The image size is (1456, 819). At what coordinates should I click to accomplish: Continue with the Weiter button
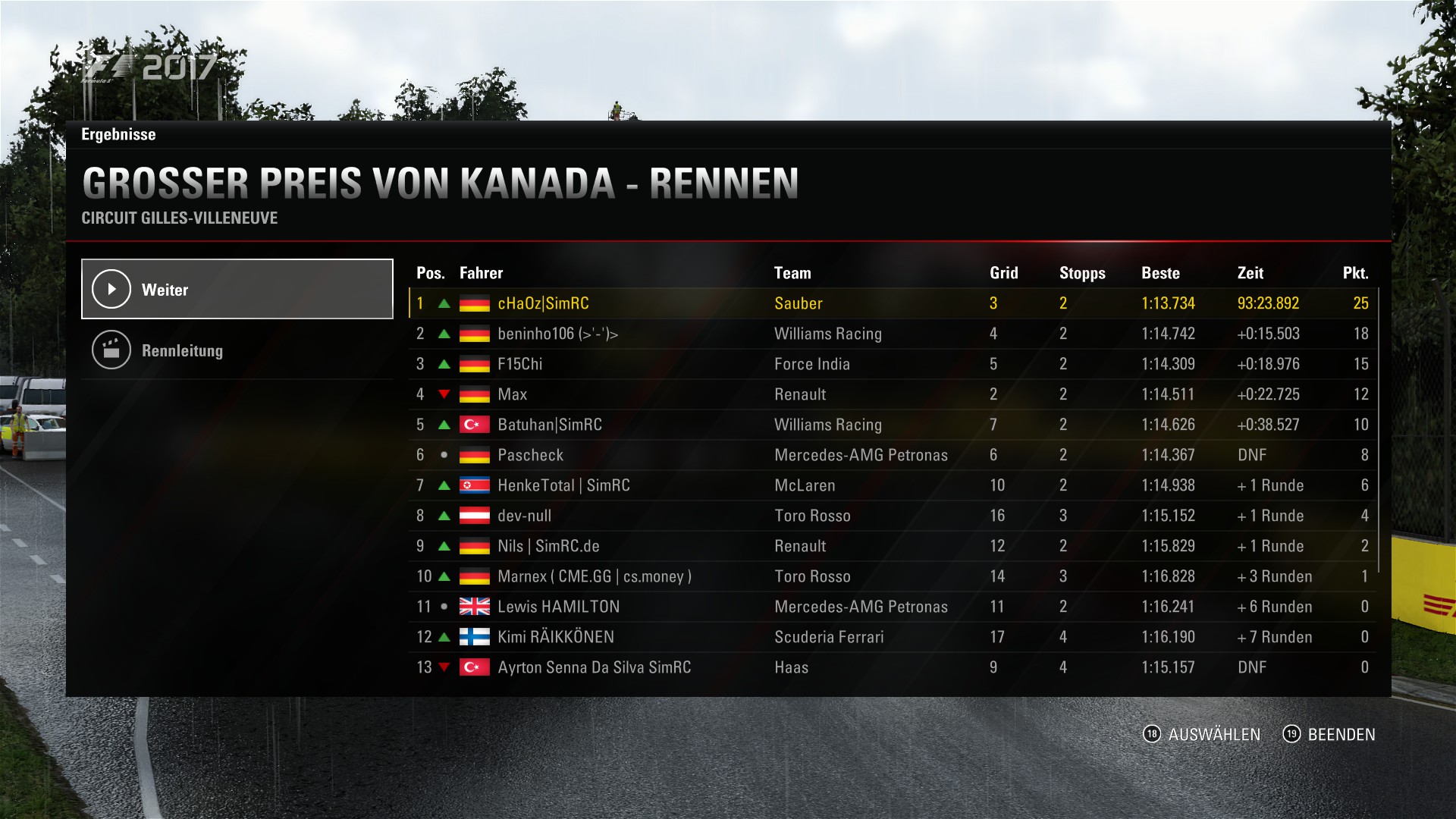click(237, 289)
